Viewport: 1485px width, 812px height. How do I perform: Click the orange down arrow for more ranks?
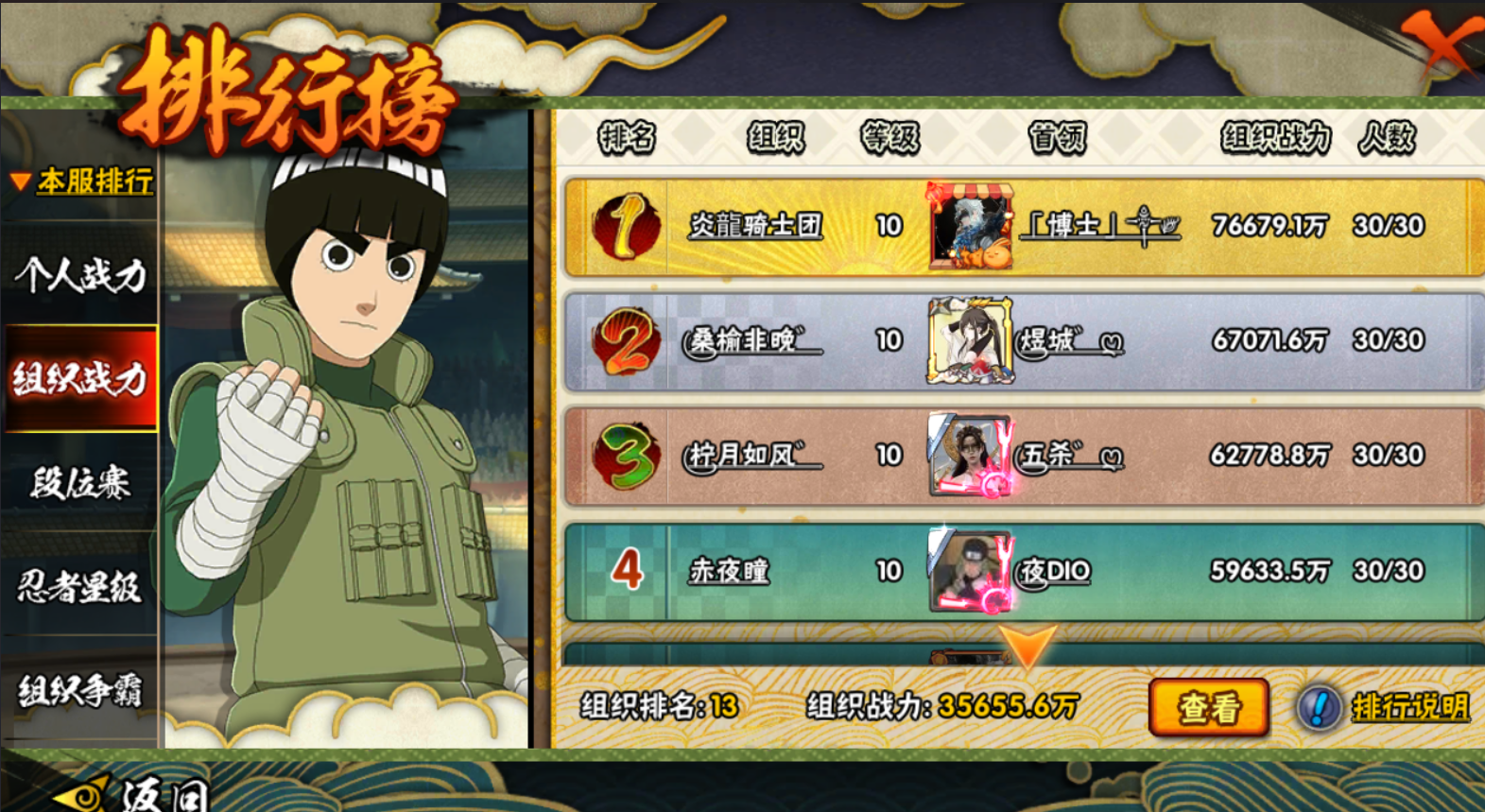(x=1027, y=647)
